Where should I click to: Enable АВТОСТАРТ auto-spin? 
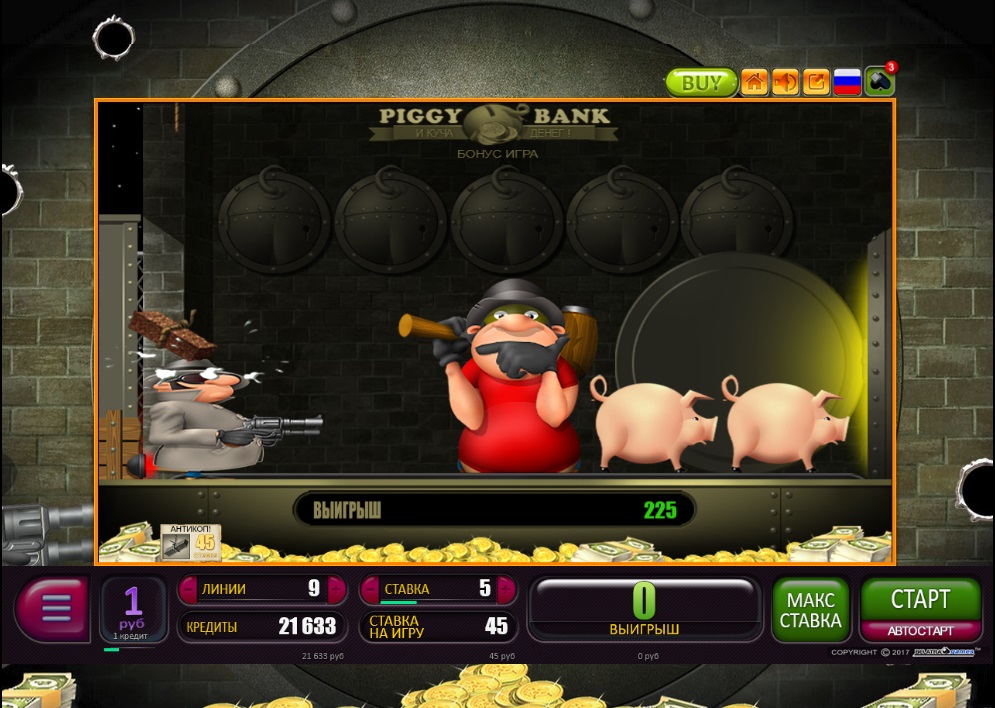pyautogui.click(x=920, y=631)
